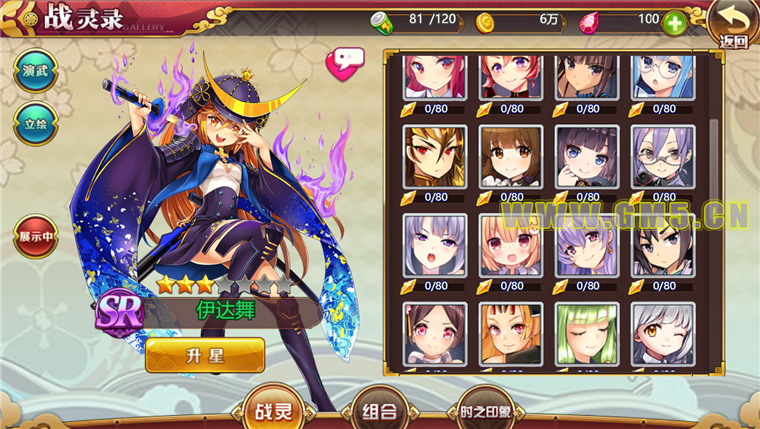Screen dimensions: 760x429
Task: Open the pink speech bubble comments icon
Action: pos(344,62)
